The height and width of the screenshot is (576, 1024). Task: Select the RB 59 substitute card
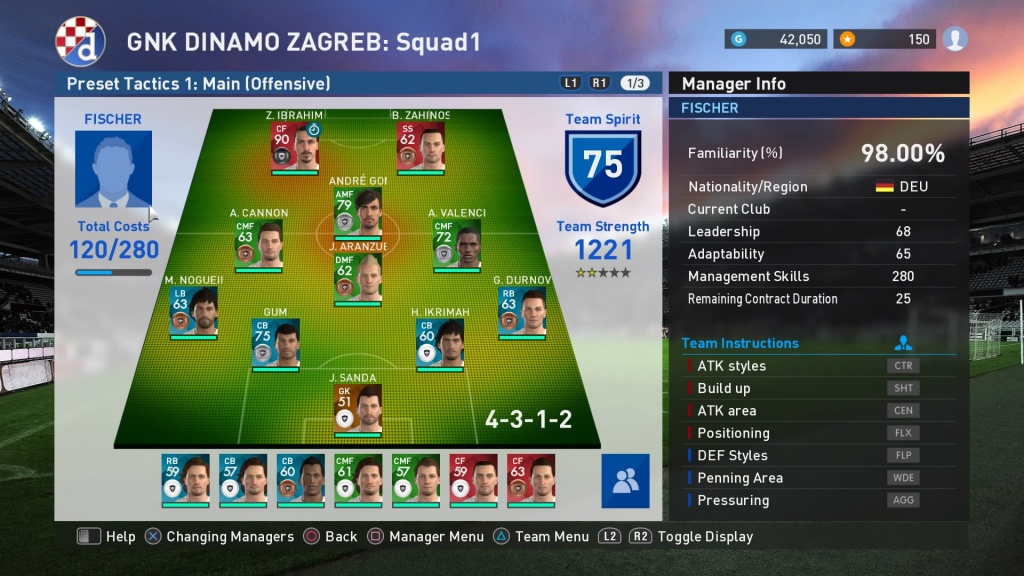click(185, 478)
